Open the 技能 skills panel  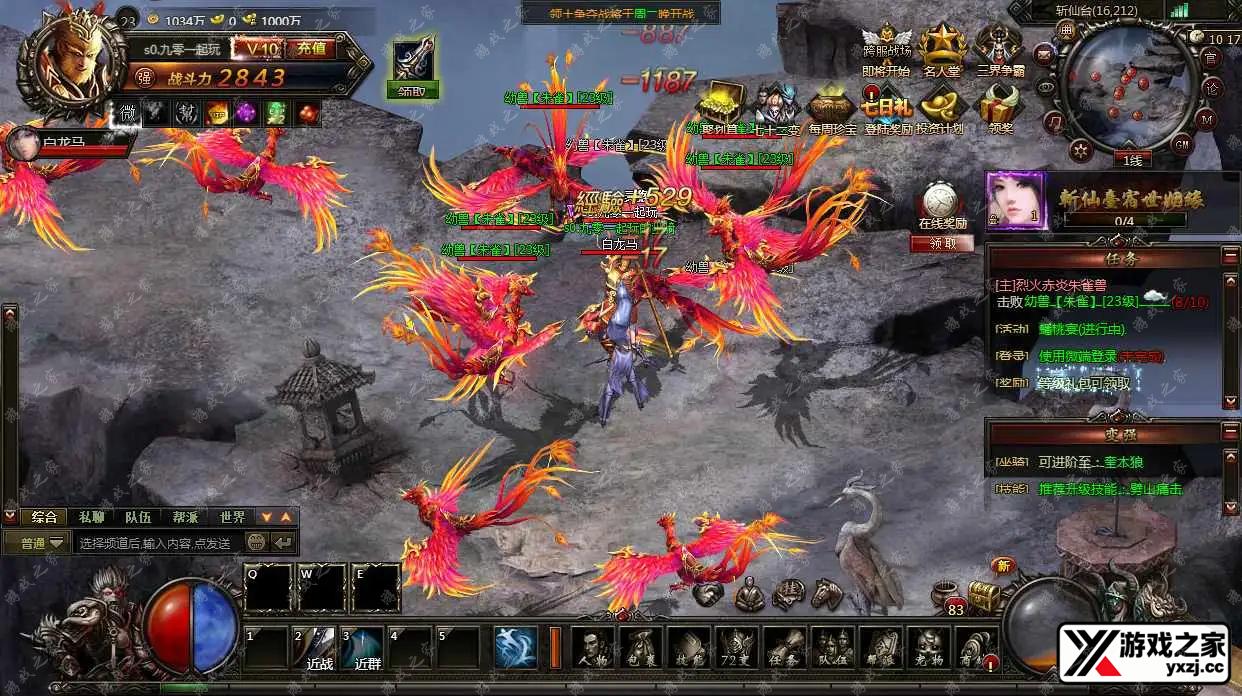(688, 649)
